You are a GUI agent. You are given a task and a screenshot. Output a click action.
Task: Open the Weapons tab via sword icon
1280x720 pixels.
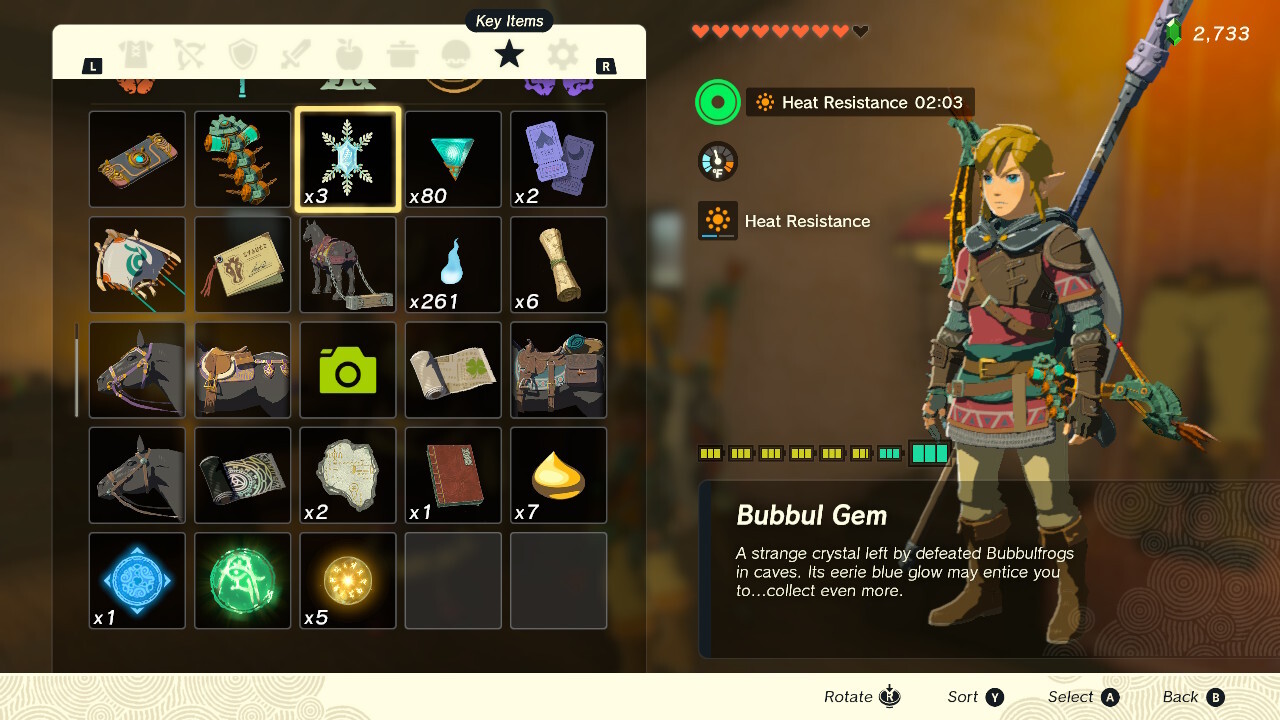click(295, 56)
